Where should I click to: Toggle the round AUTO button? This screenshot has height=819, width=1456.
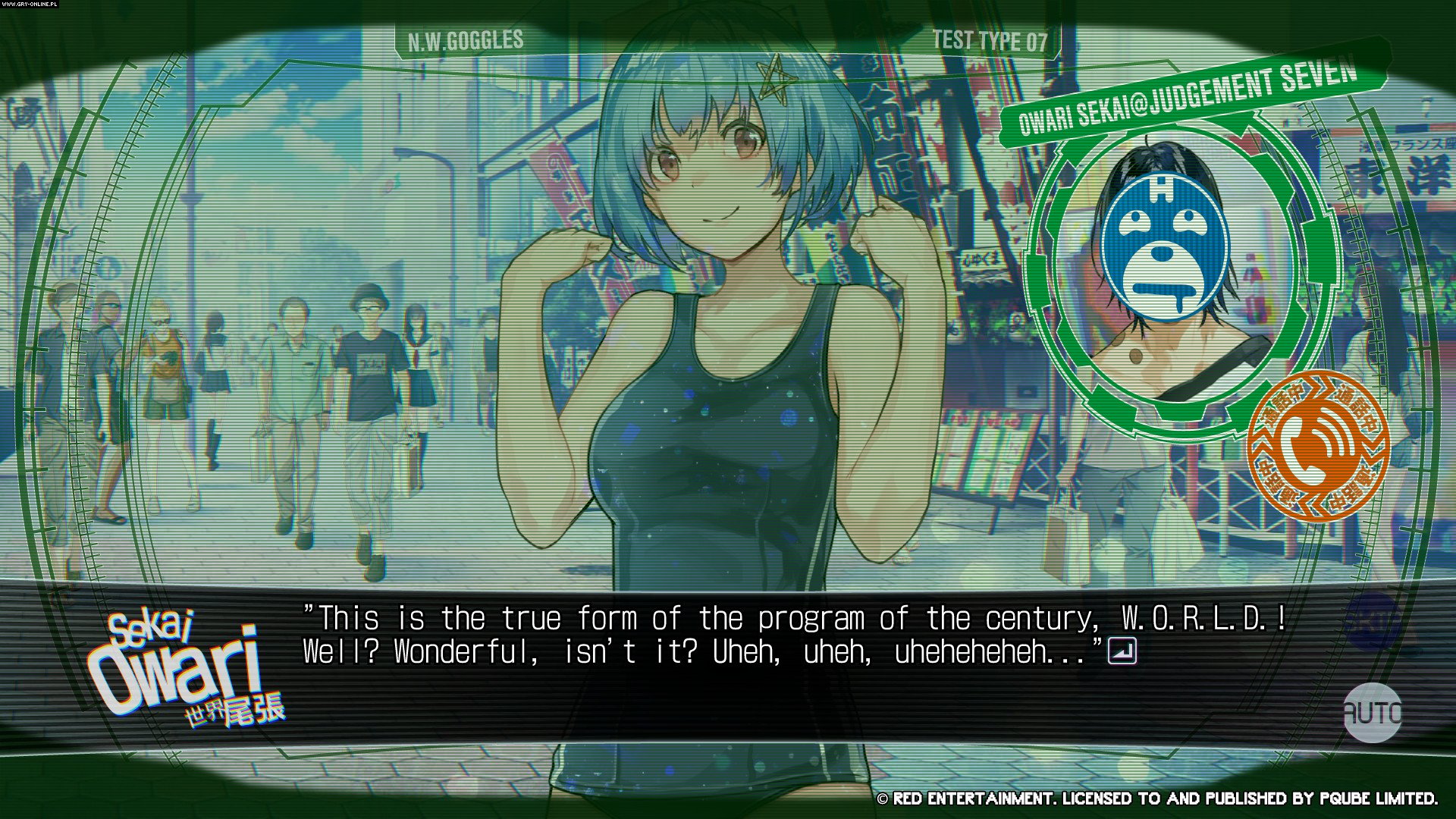click(x=1372, y=713)
